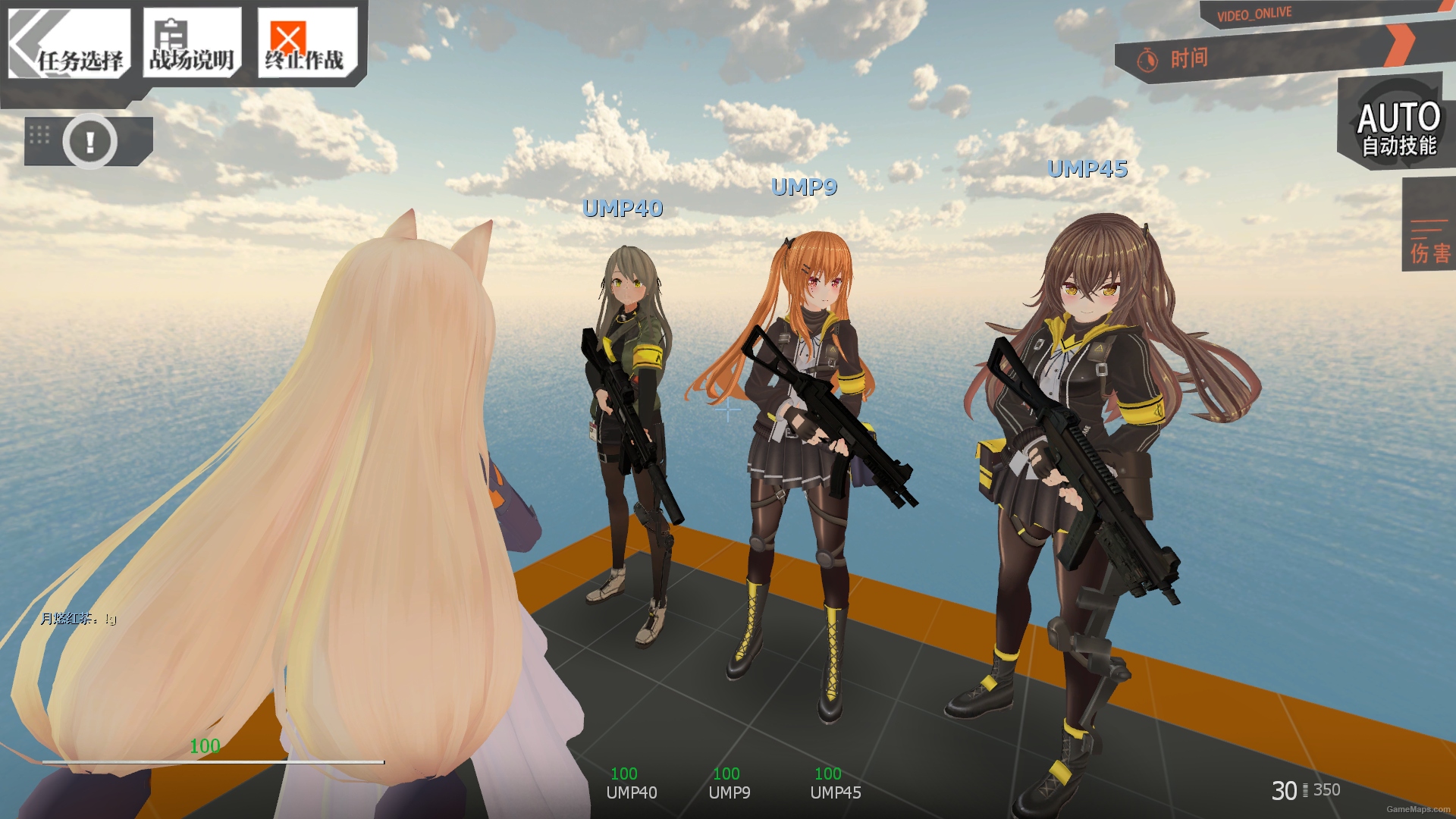
Task: Click the UMP45 name label above the character
Action: click(1087, 170)
